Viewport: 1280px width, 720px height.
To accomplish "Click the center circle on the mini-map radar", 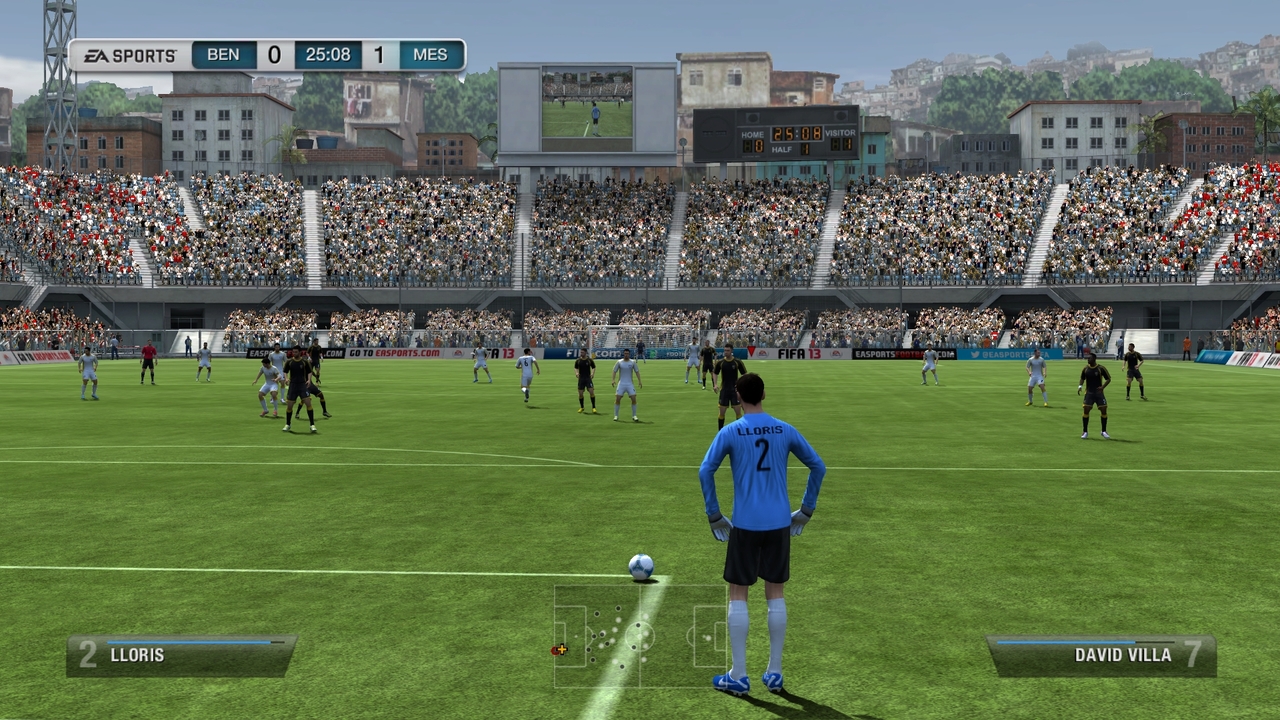I will click(639, 634).
